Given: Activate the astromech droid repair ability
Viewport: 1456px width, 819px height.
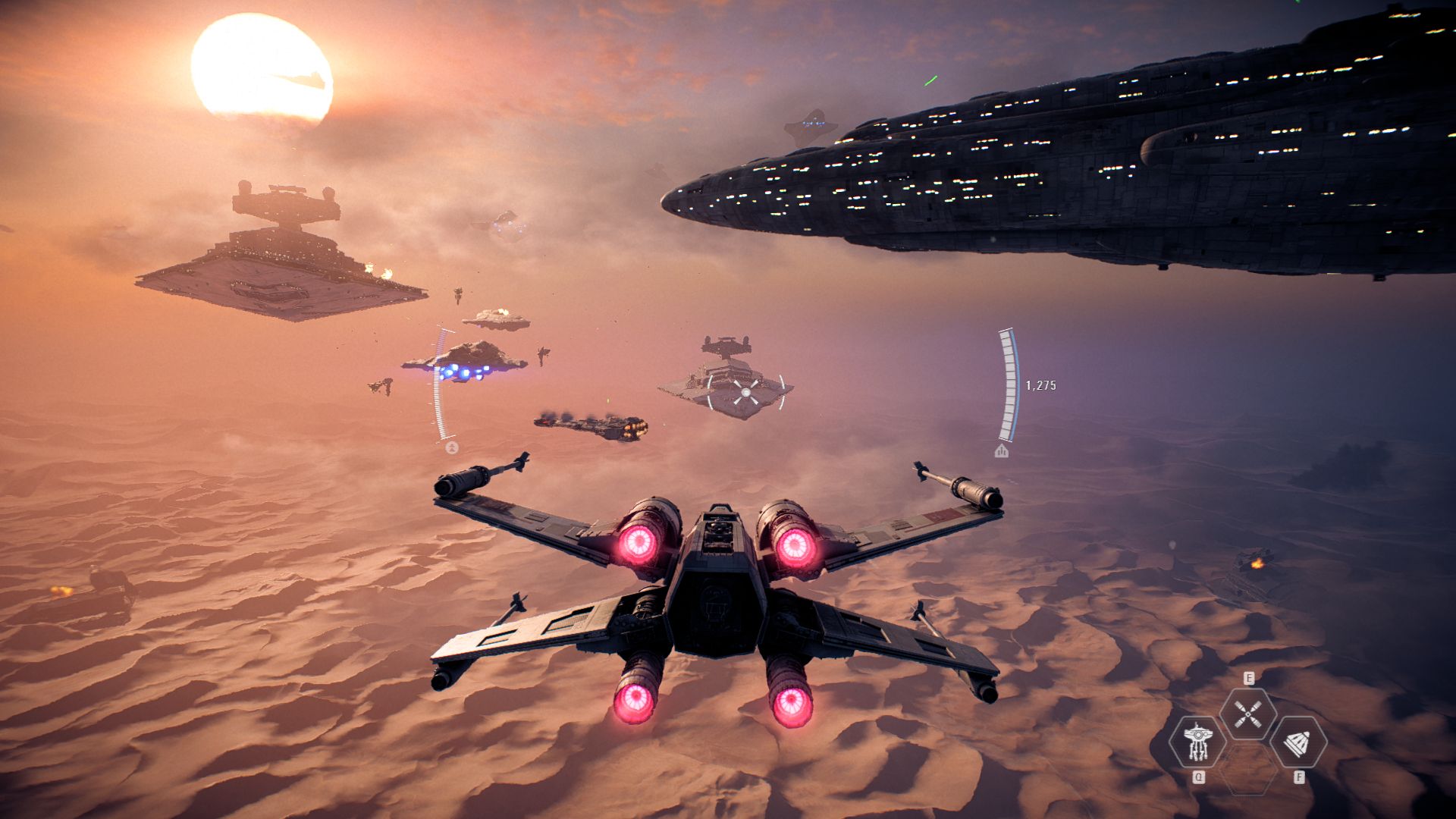Looking at the screenshot, I should pyautogui.click(x=1197, y=742).
